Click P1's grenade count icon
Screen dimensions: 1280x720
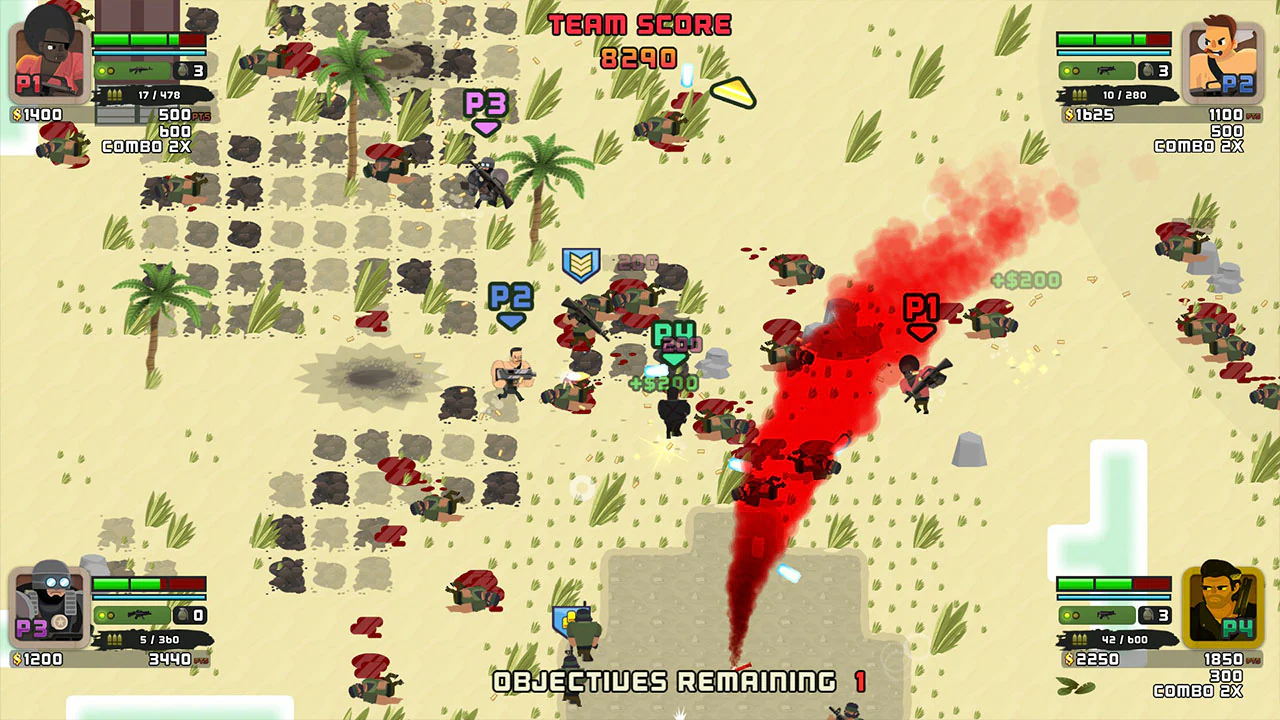pyautogui.click(x=183, y=70)
